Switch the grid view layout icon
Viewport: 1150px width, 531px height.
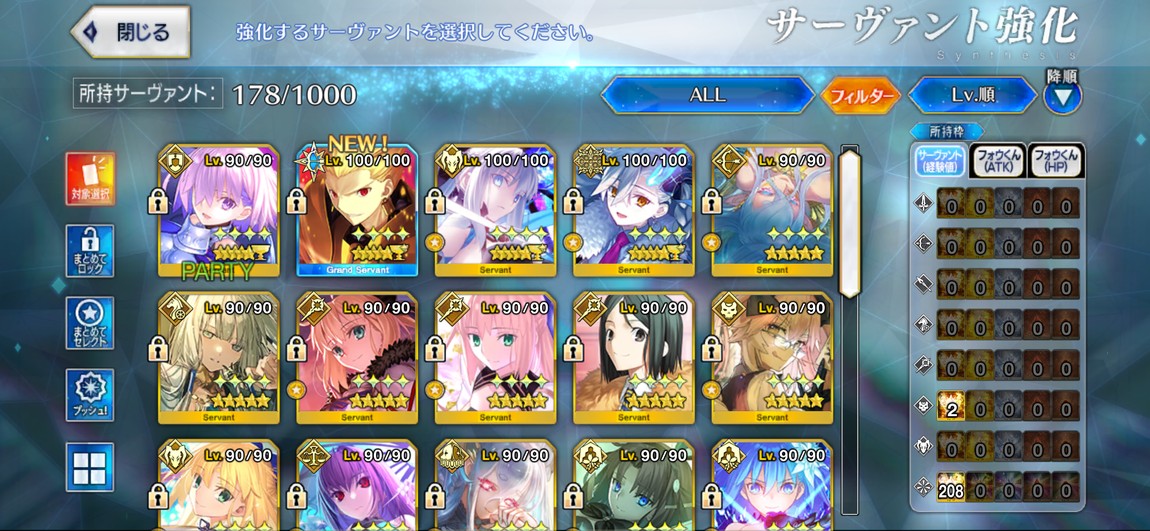coord(90,466)
